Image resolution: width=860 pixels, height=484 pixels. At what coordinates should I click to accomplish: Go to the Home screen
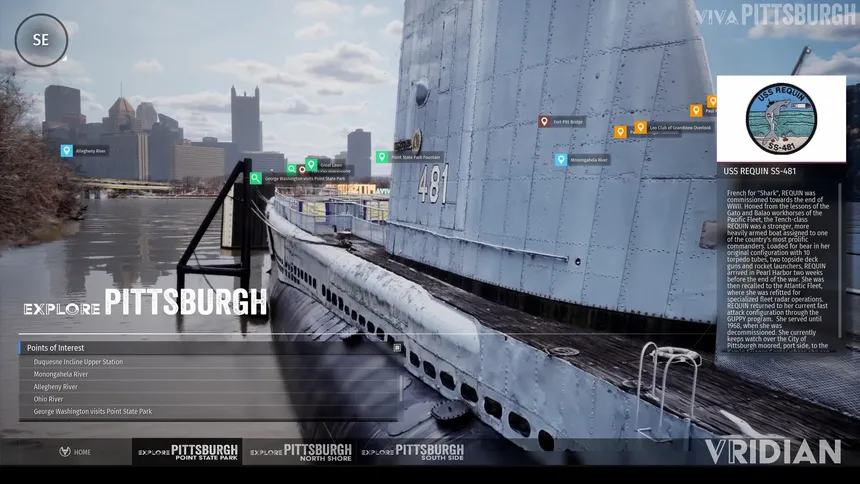coord(75,452)
